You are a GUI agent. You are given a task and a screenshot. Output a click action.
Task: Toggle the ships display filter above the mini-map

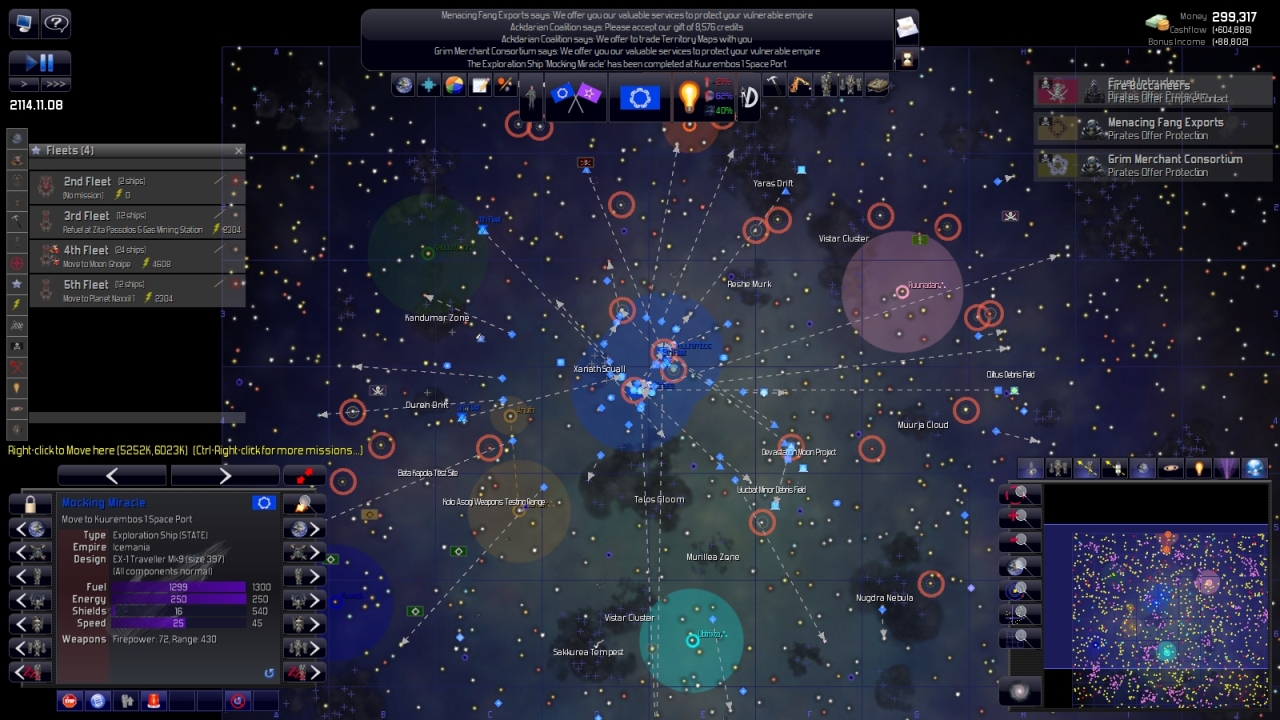pos(1031,467)
